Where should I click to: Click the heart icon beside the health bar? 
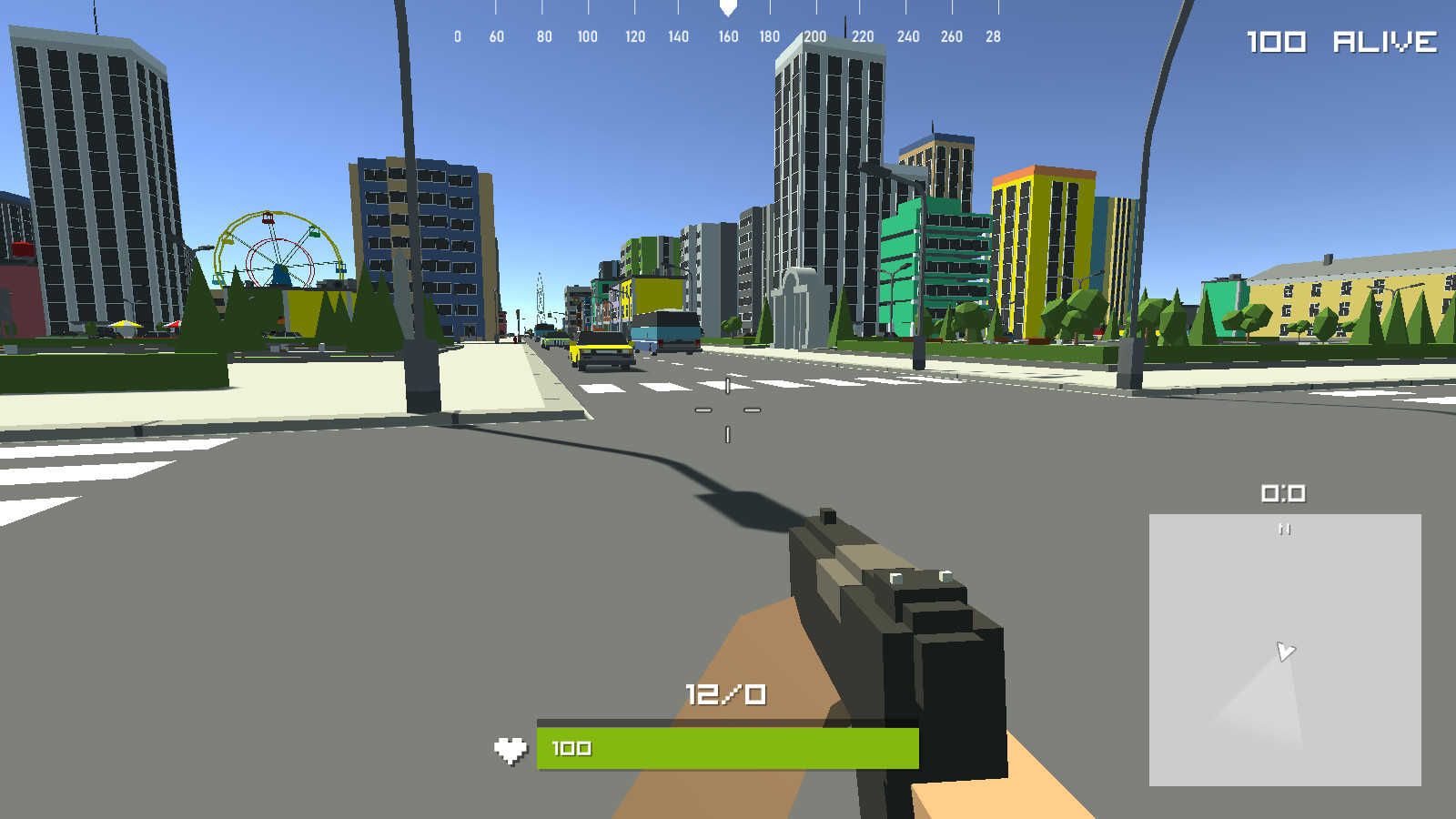coord(512,748)
